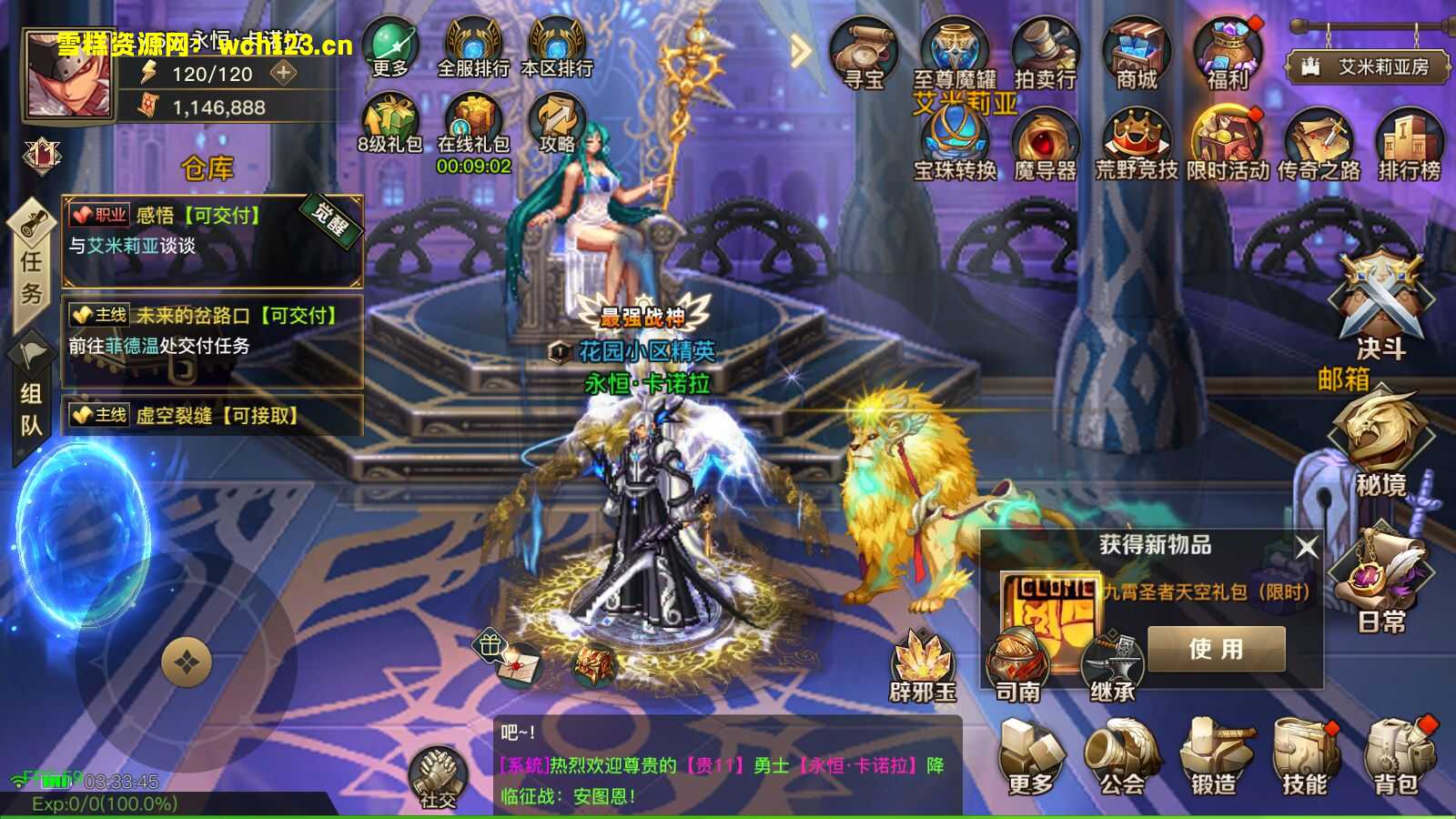Open the 排行榜 leaderboard

point(1409,146)
